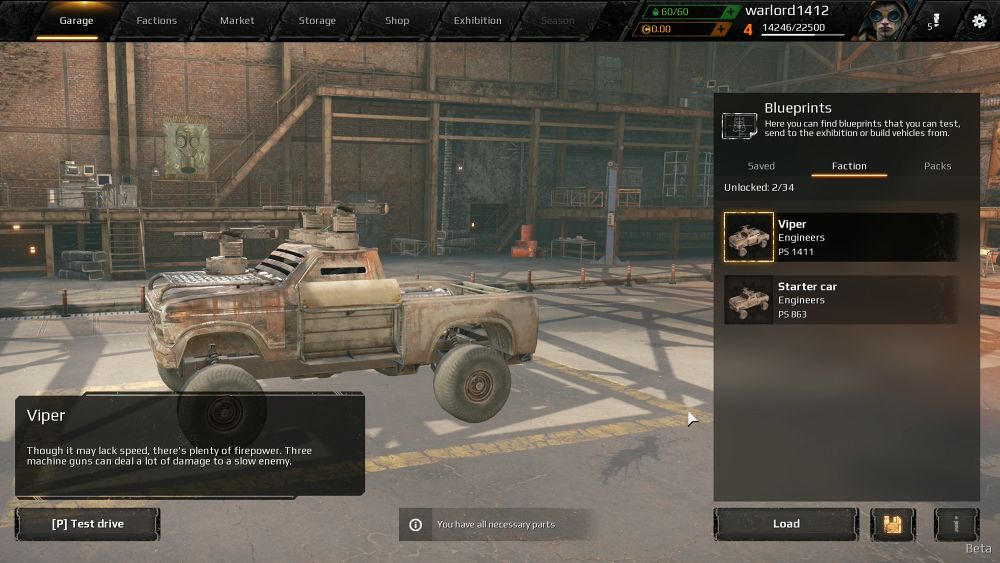Choose the Starter car blueprint
Viewport: 1000px width, 563px height.
pyautogui.click(x=840, y=300)
